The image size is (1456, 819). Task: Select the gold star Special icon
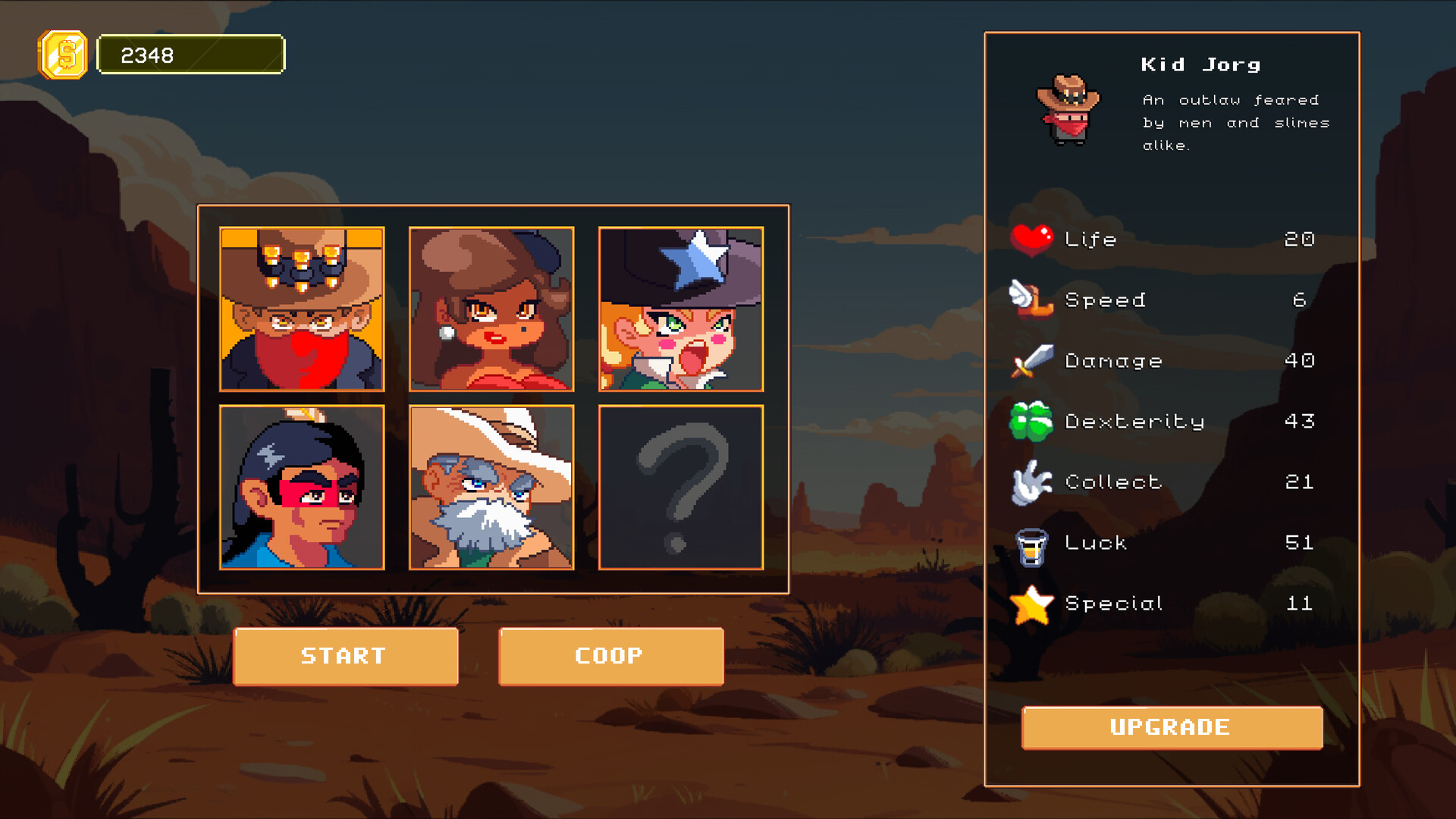tap(1031, 603)
